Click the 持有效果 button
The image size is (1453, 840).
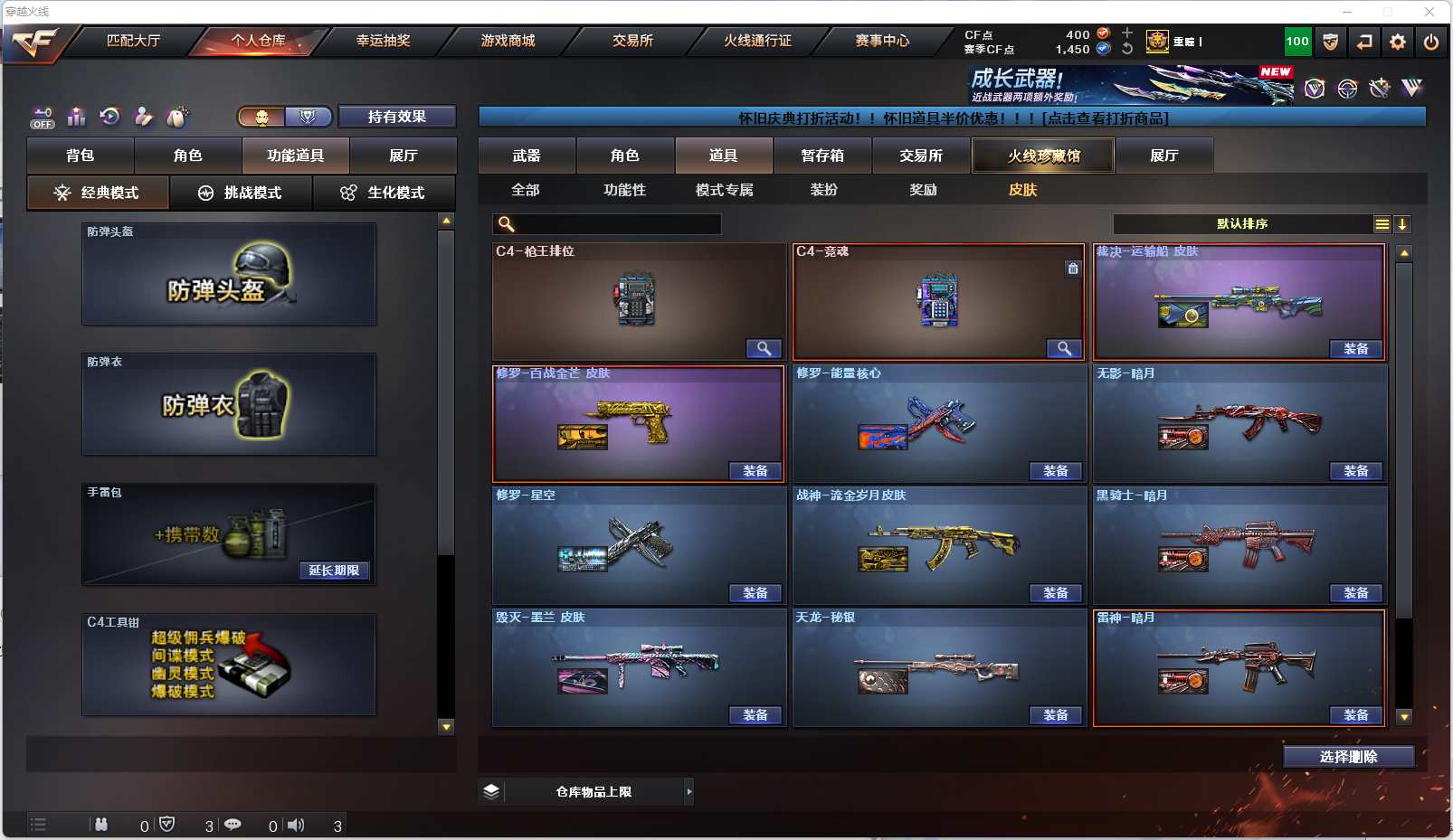[x=396, y=117]
